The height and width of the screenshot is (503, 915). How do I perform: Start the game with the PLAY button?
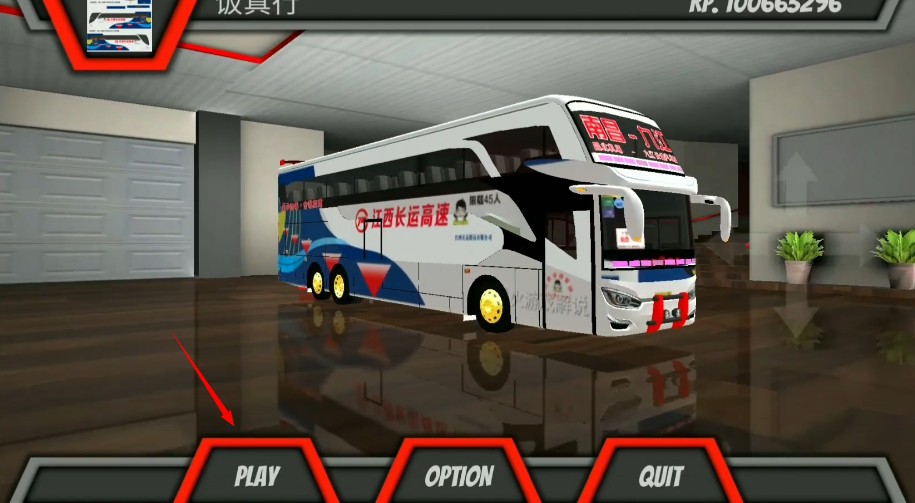[257, 475]
